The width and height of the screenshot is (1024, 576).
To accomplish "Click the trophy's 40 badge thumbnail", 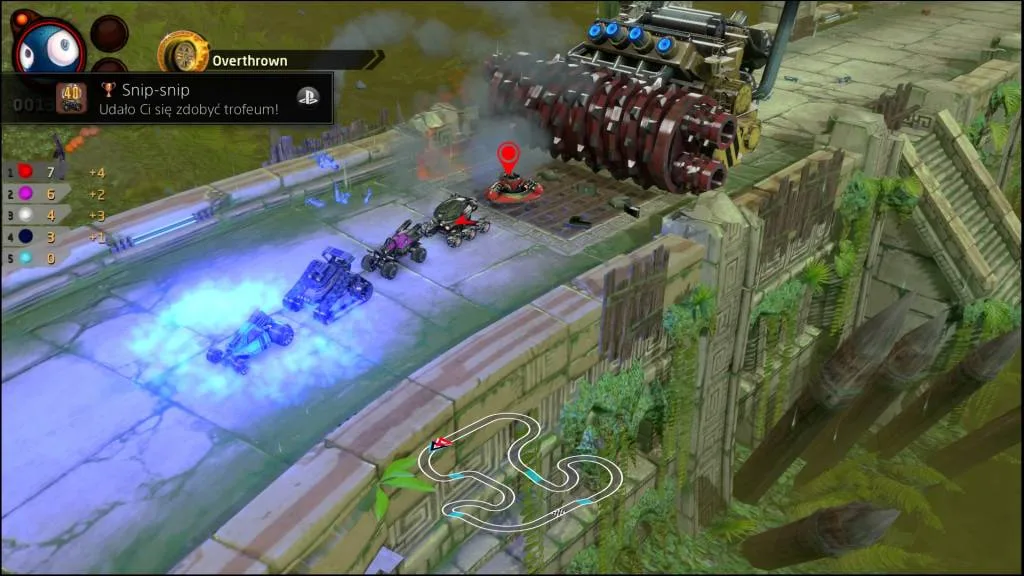I will tap(70, 97).
